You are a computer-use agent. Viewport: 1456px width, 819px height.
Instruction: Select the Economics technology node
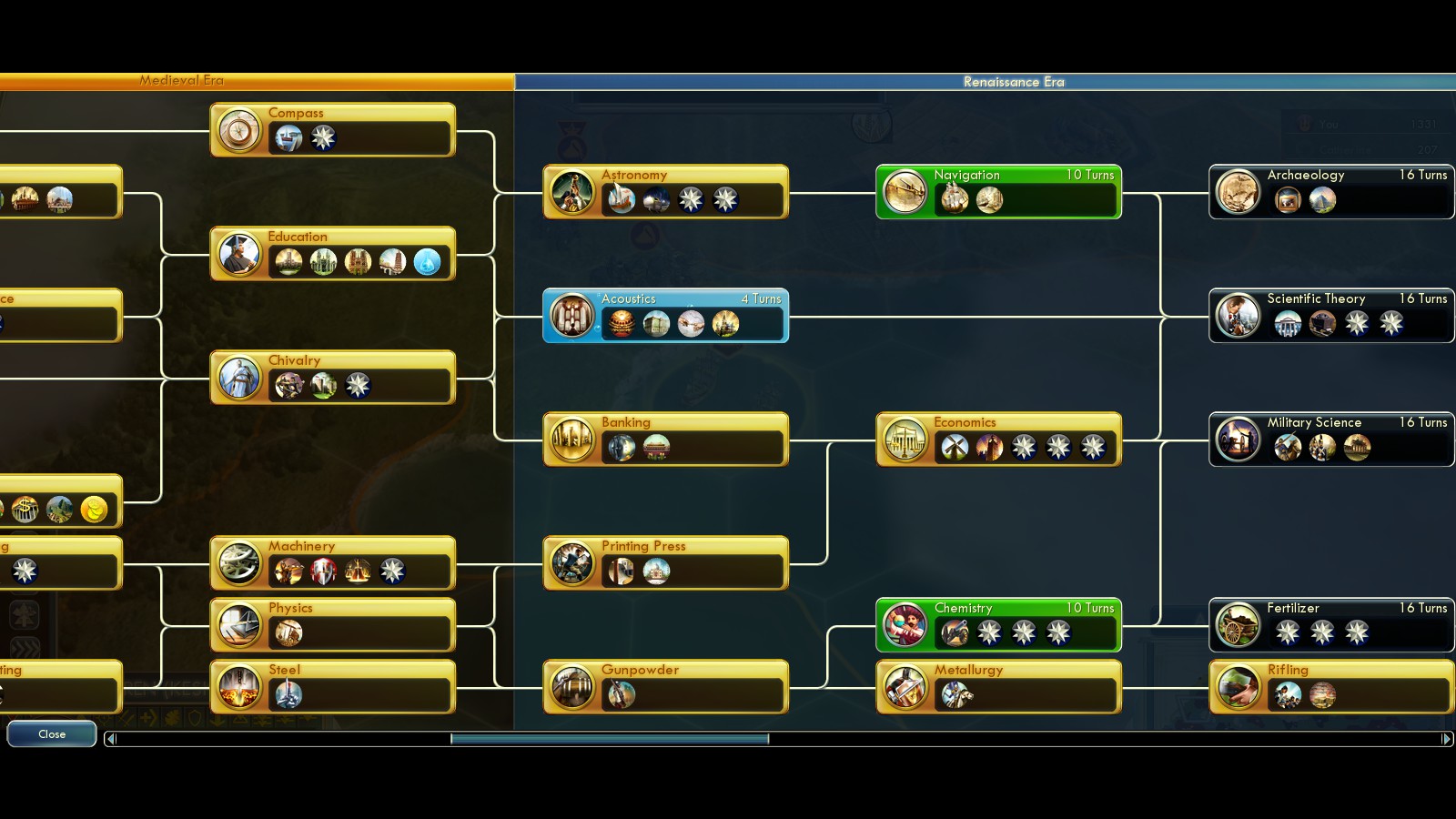[x=998, y=440]
